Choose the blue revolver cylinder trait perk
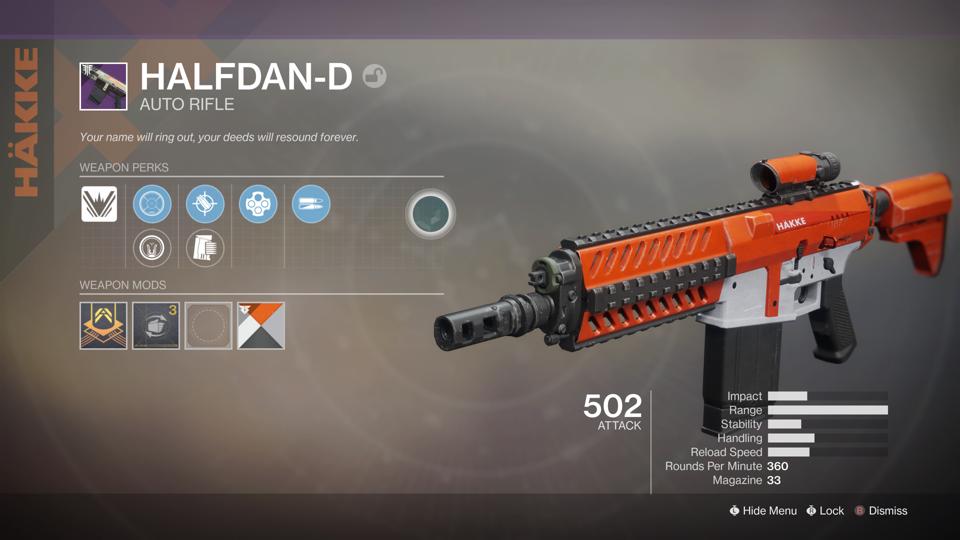The image size is (960, 540). (x=258, y=204)
